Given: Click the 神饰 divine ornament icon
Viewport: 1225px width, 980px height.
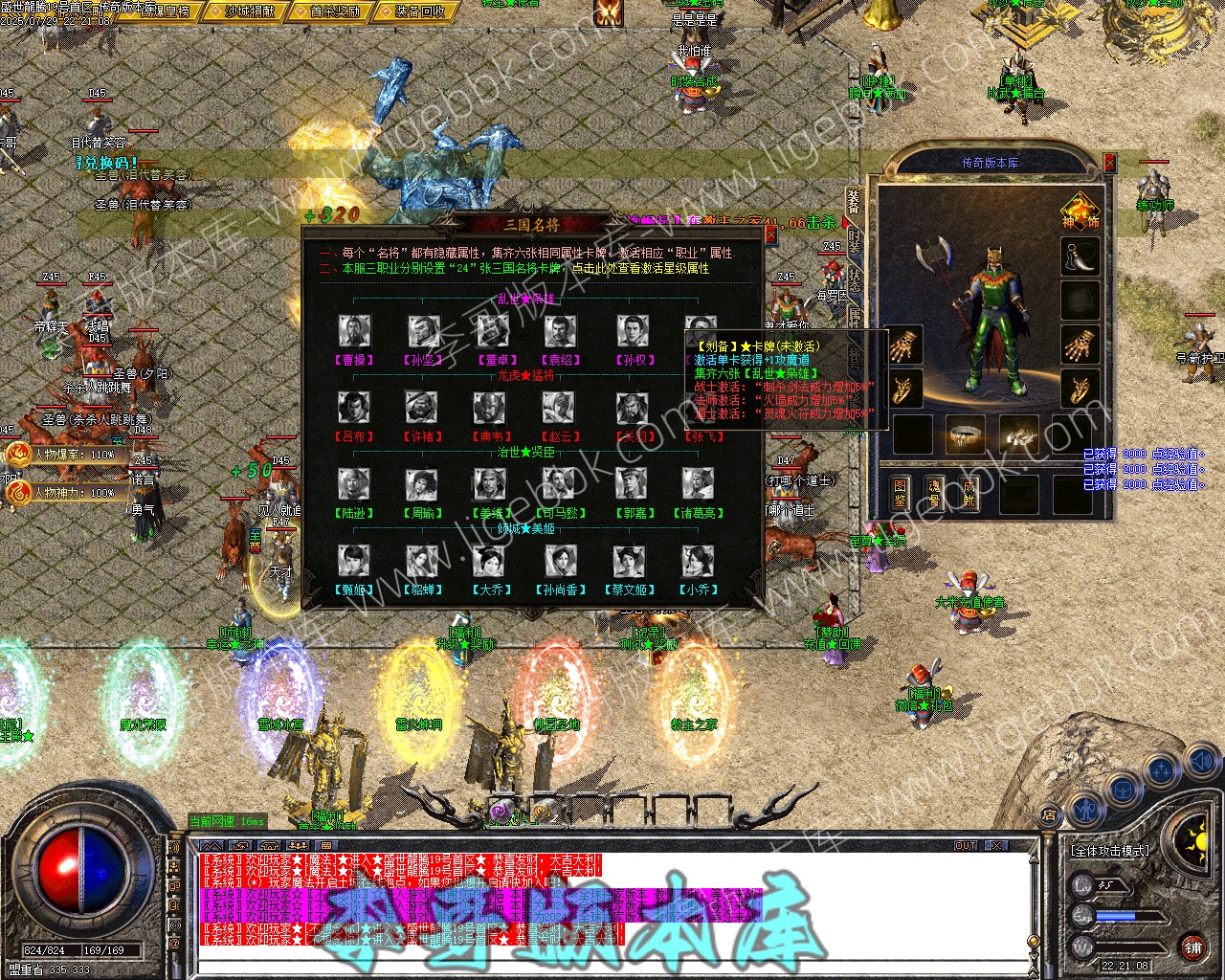Looking at the screenshot, I should (x=1080, y=212).
